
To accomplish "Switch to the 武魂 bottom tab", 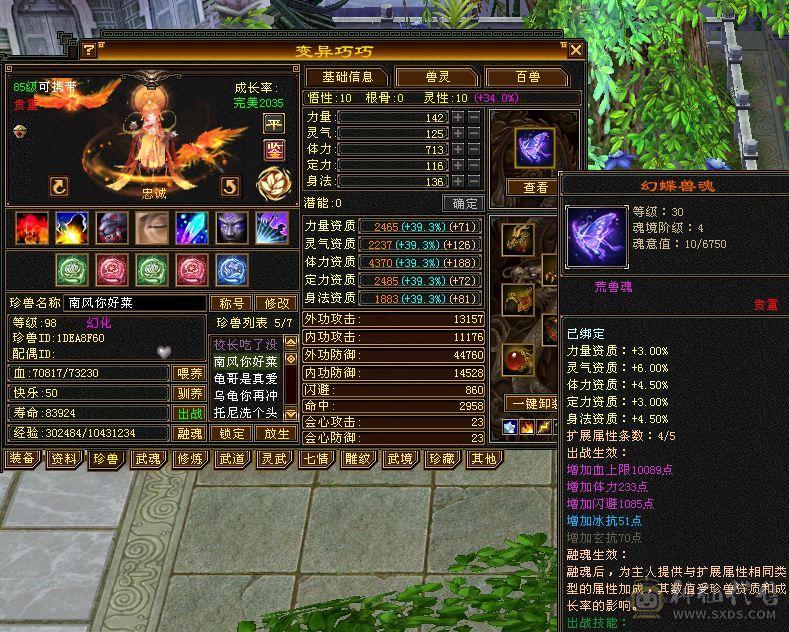I will coord(148,459).
